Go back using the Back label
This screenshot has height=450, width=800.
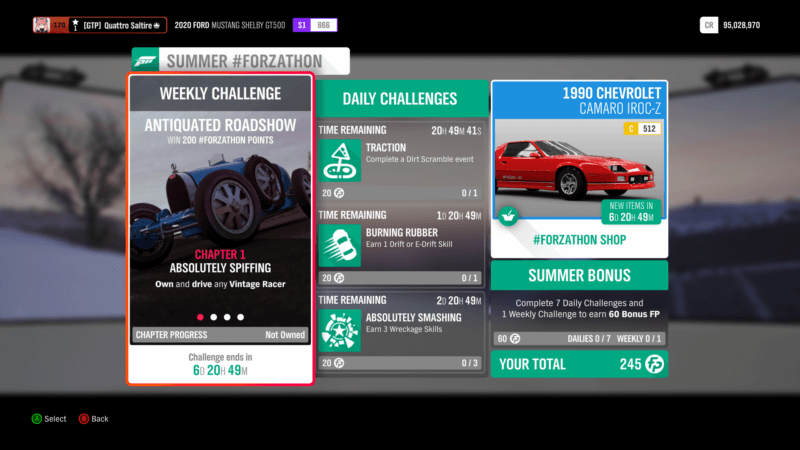pos(99,419)
